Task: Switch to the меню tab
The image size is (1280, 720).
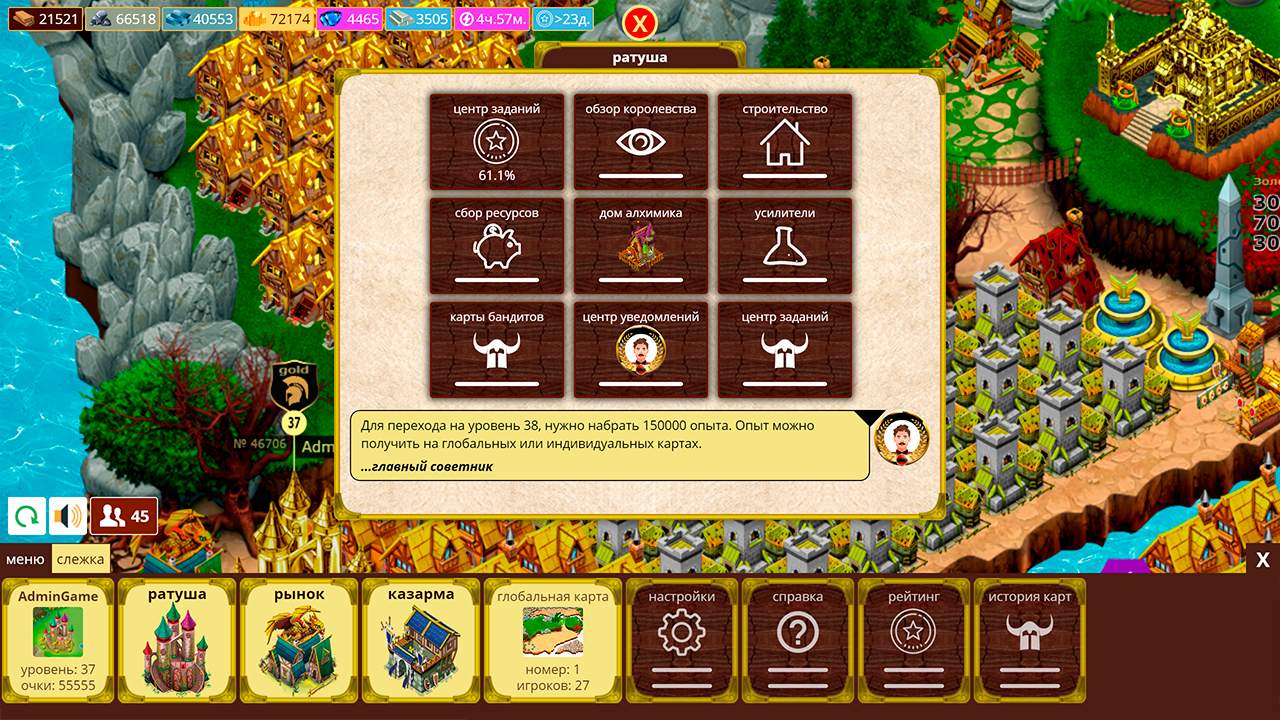Action: click(x=27, y=560)
